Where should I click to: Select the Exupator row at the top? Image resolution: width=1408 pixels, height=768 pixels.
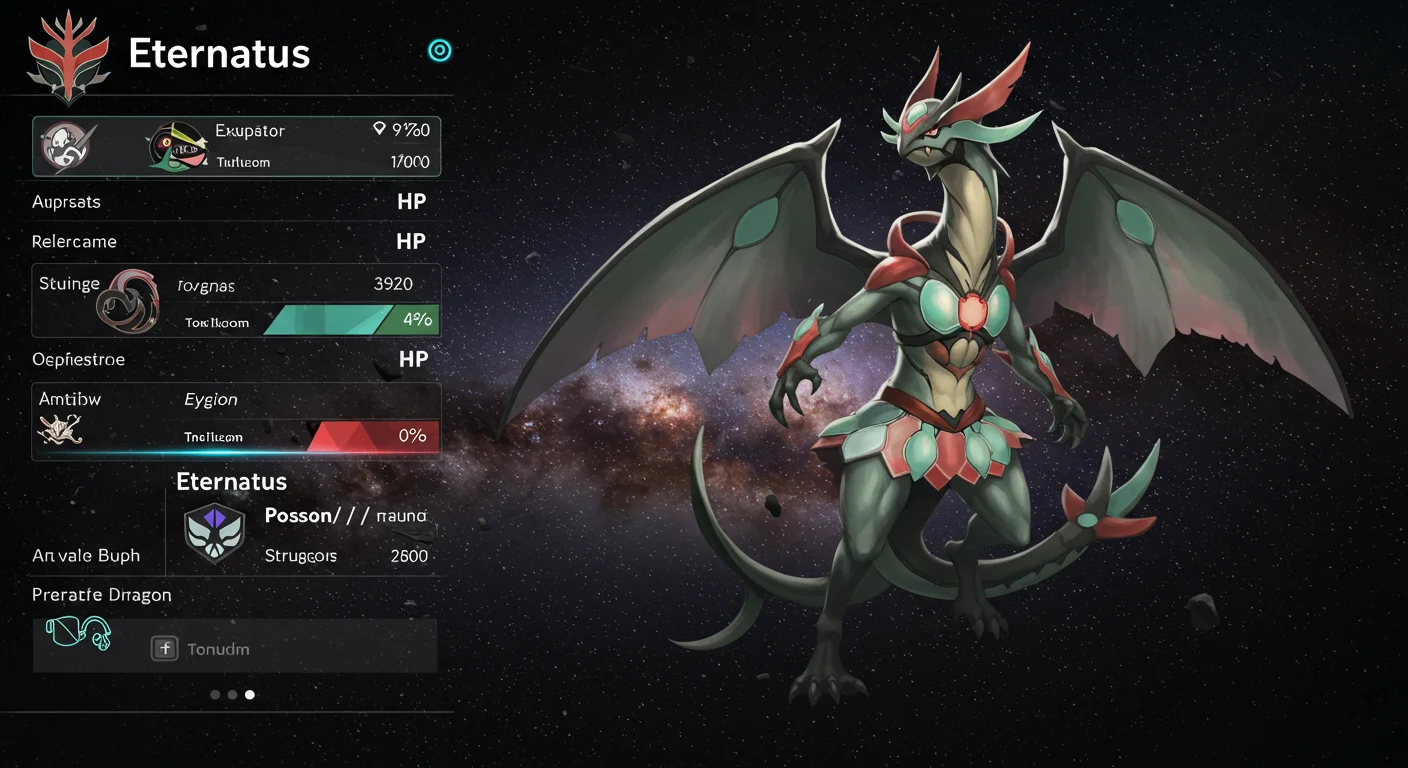pyautogui.click(x=237, y=146)
